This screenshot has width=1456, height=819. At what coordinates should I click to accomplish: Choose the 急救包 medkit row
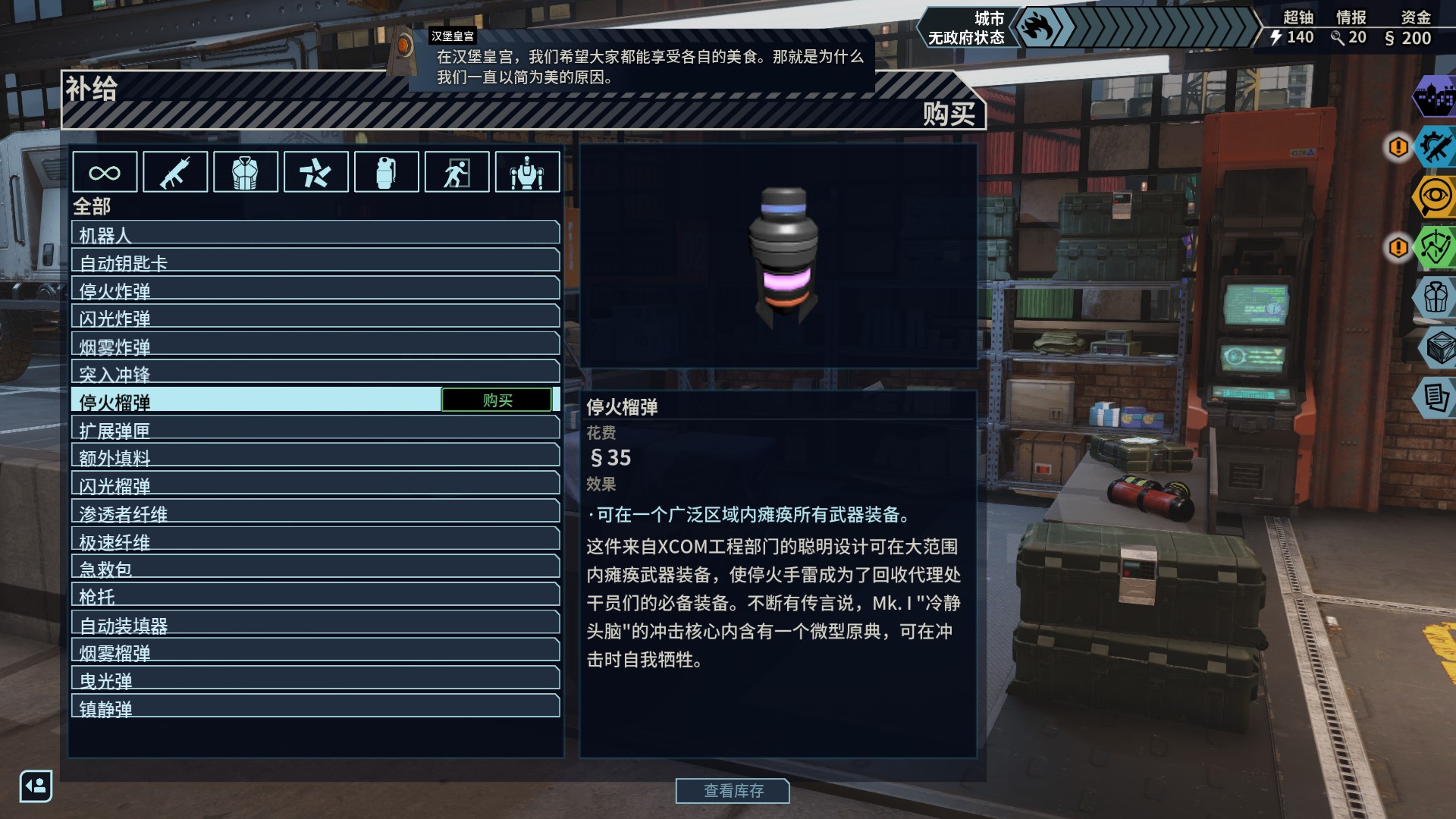point(315,568)
